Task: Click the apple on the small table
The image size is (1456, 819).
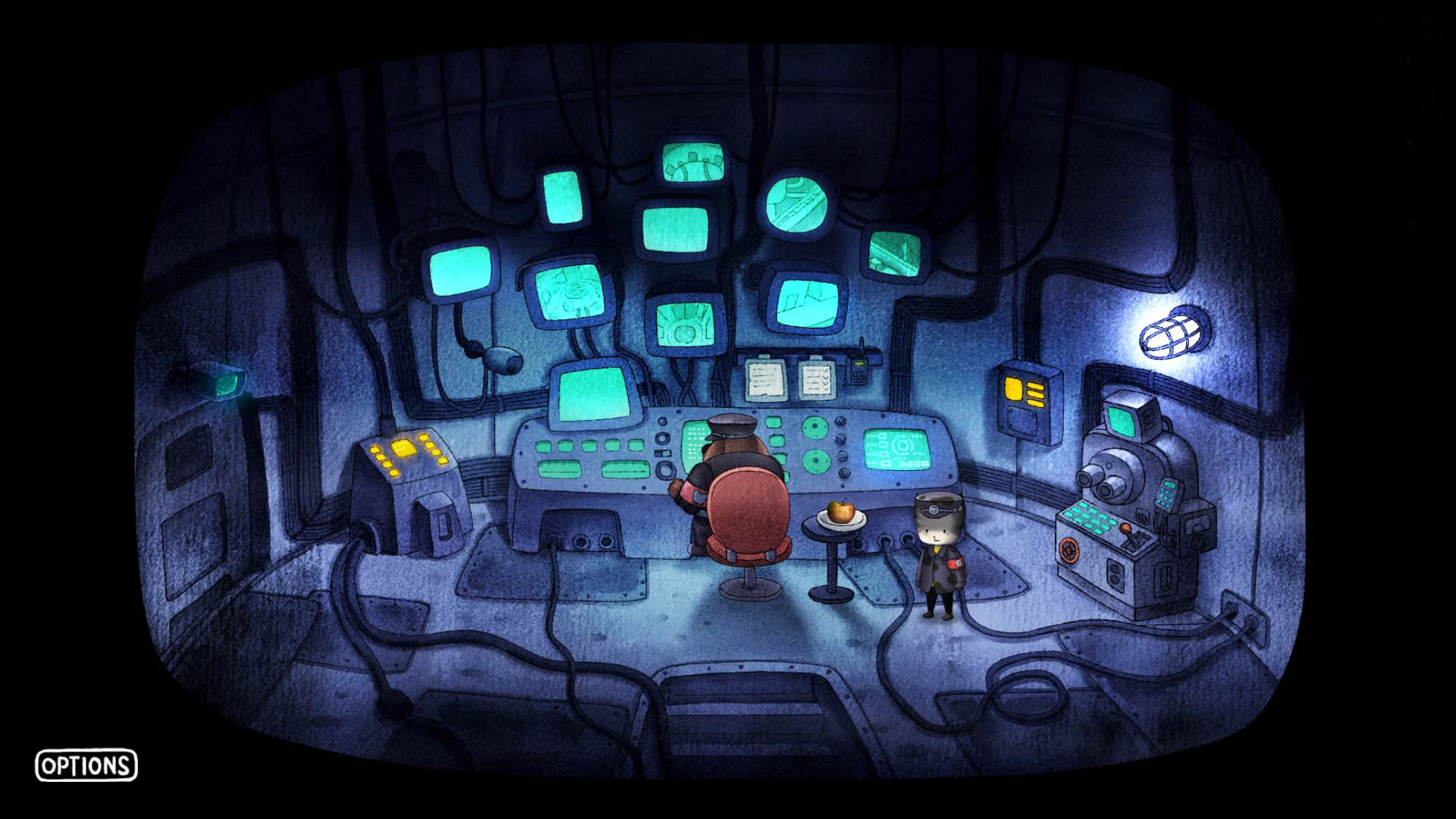Action: click(842, 512)
